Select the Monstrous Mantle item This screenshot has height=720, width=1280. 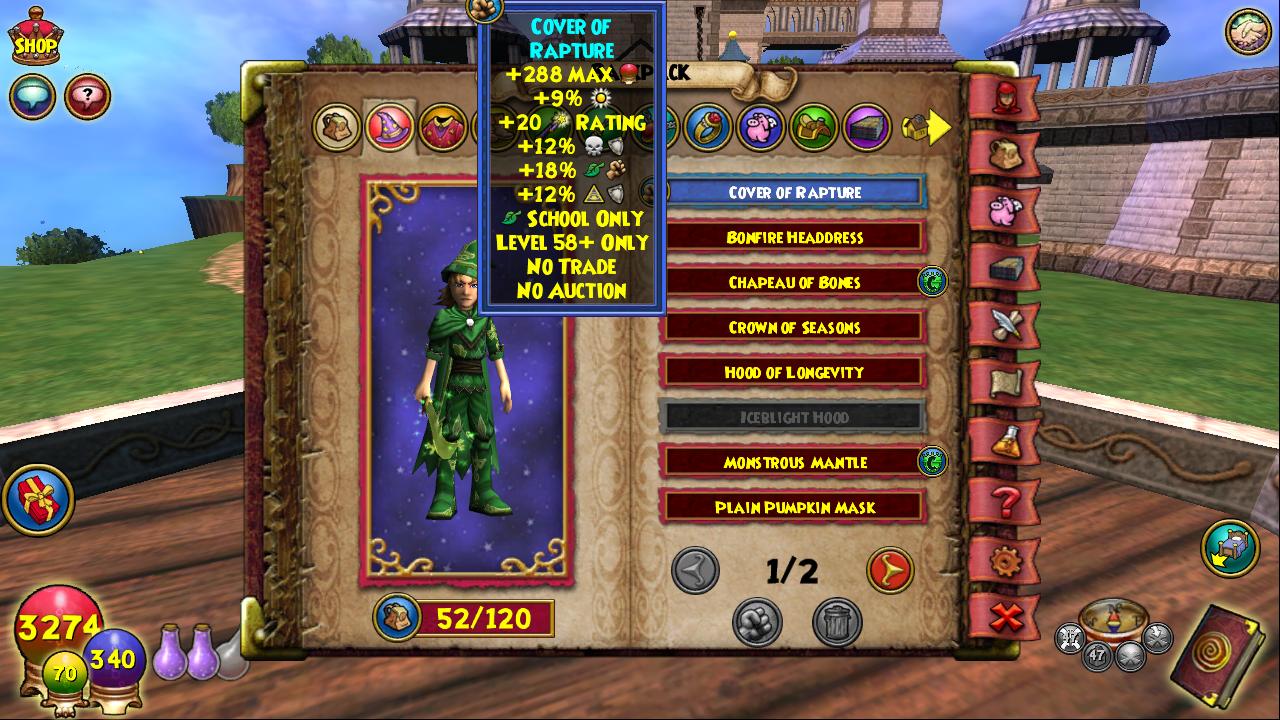point(794,462)
